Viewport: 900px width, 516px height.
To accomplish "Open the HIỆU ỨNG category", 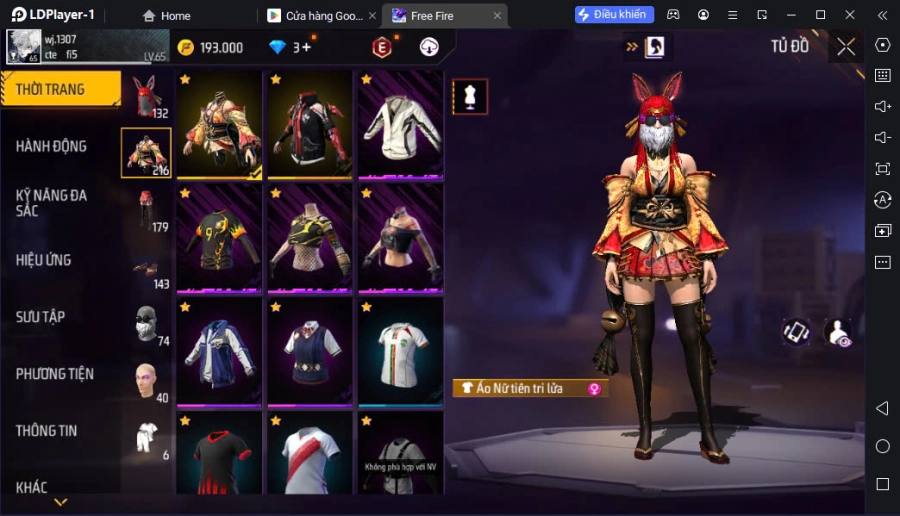I will click(43, 260).
